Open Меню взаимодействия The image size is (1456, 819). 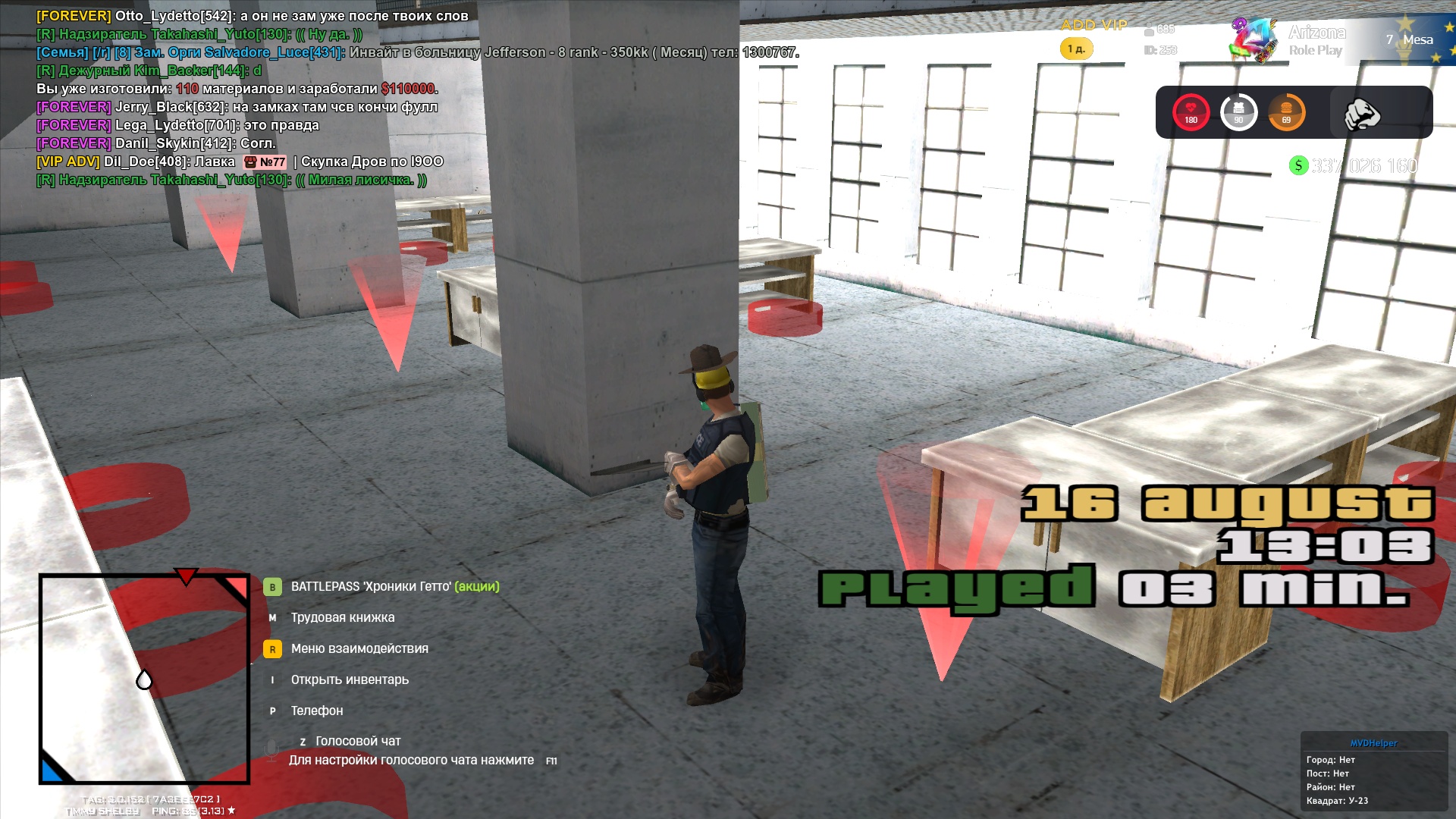[x=359, y=648]
